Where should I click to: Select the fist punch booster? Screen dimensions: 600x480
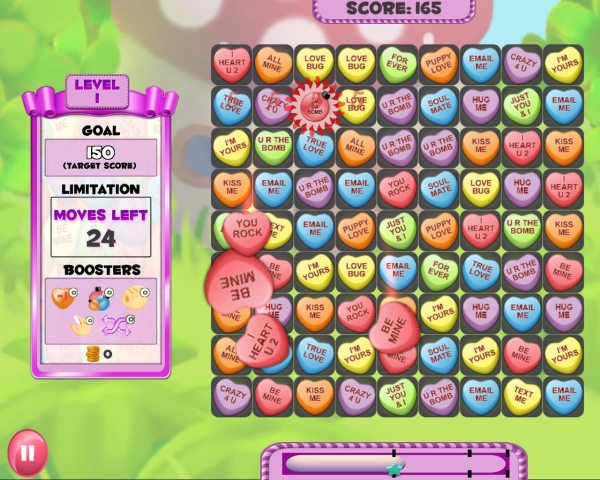135,297
